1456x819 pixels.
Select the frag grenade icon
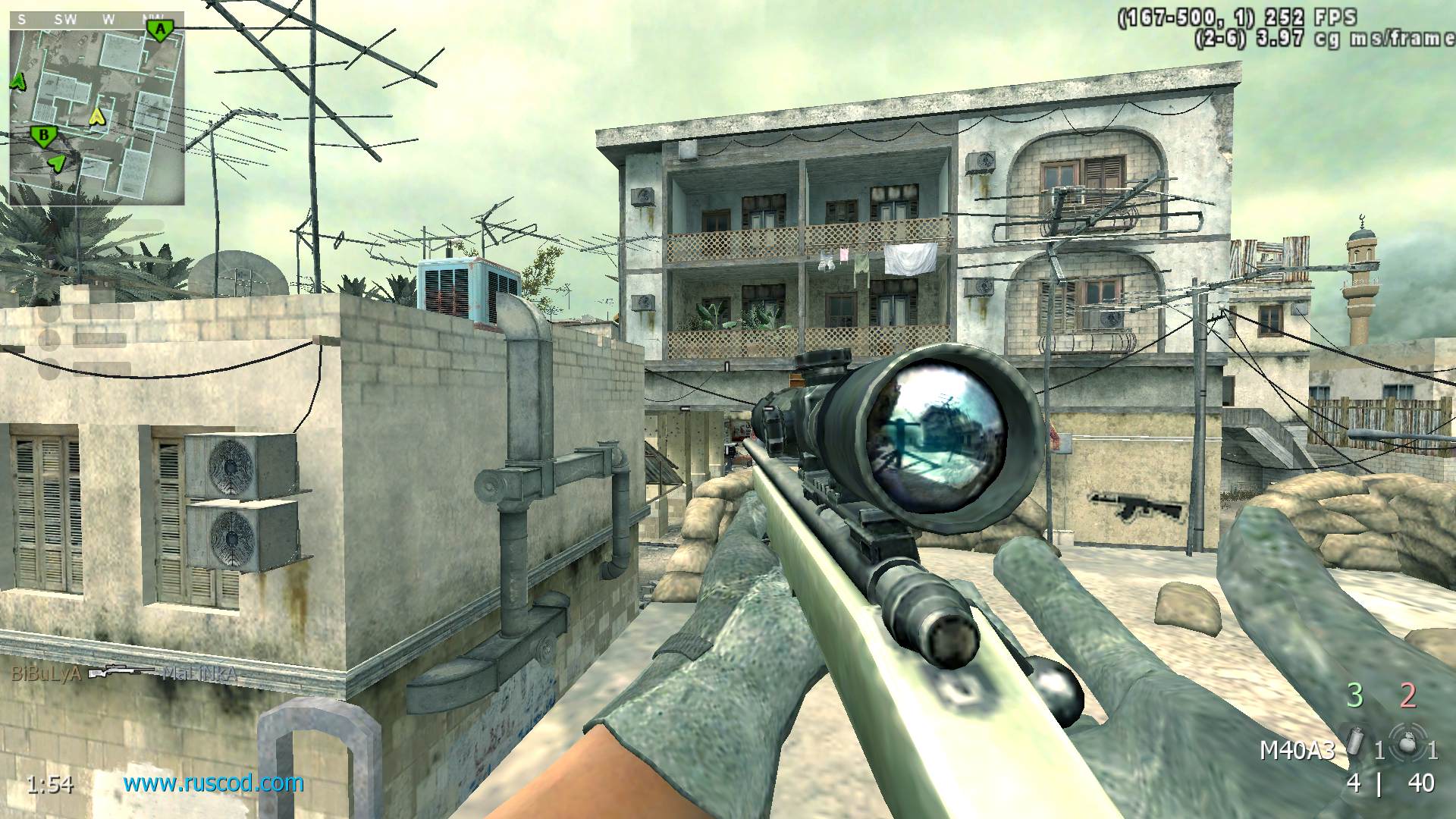1408,743
